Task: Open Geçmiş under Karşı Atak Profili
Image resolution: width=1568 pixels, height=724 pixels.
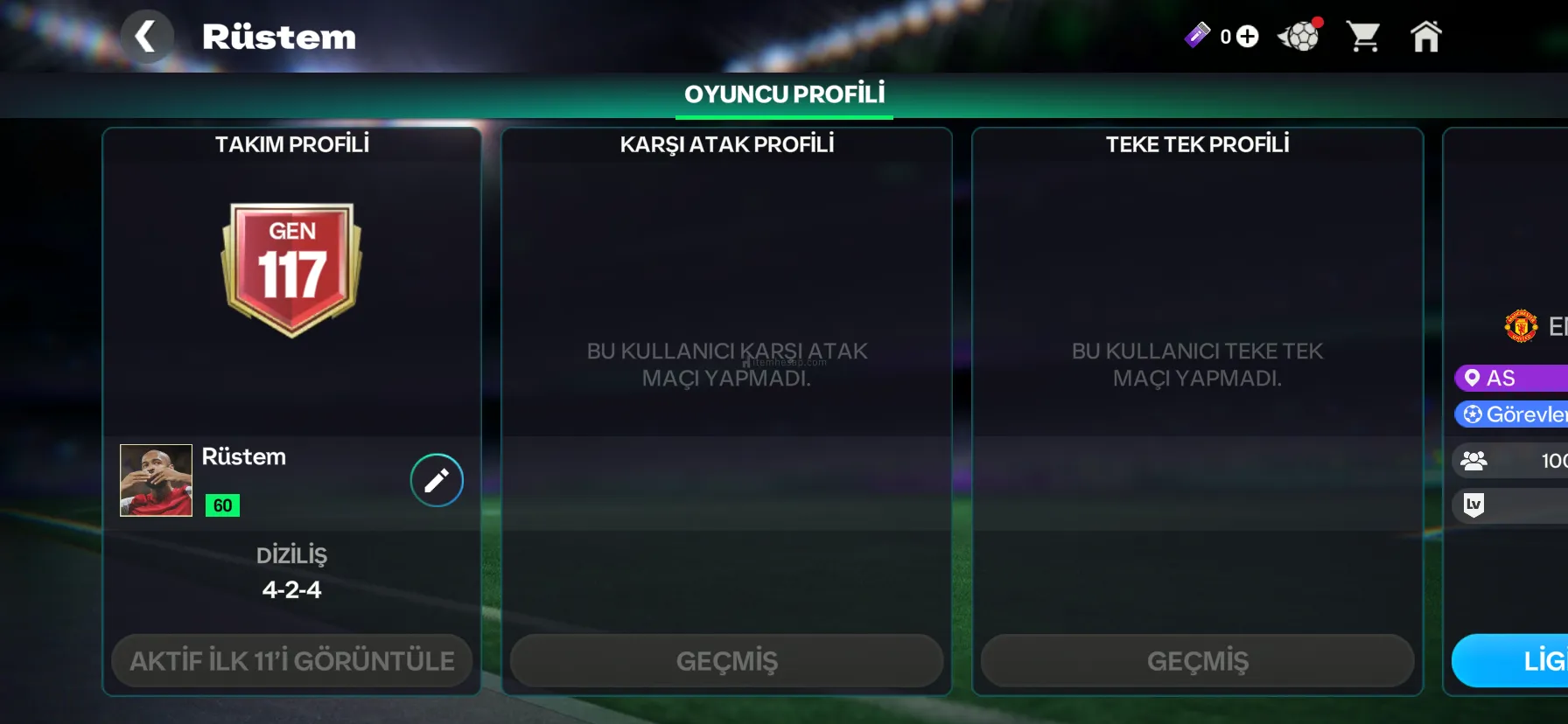Action: click(x=726, y=661)
